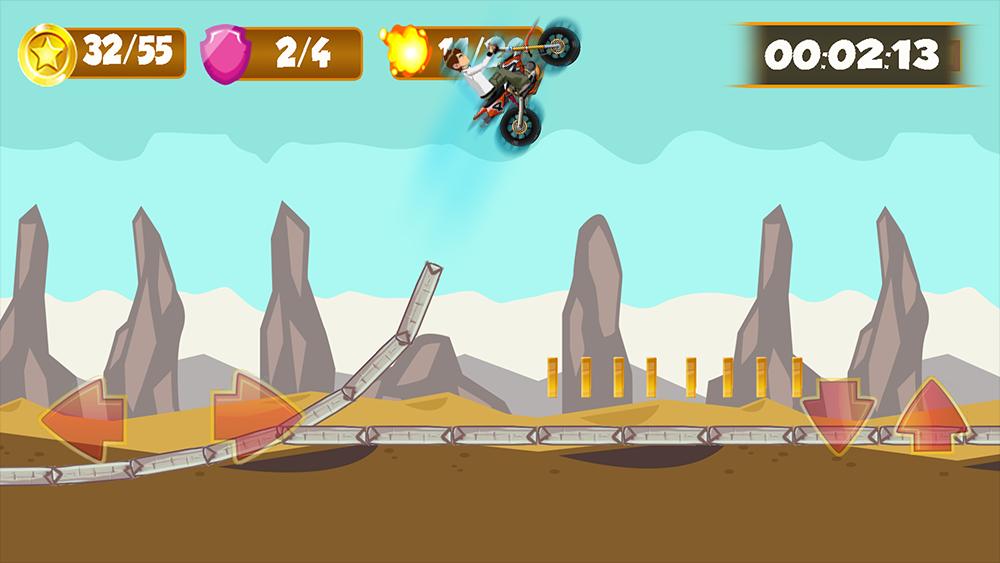Tap the right arrow control button
Viewport: 1000px width, 563px height.
[x=254, y=416]
